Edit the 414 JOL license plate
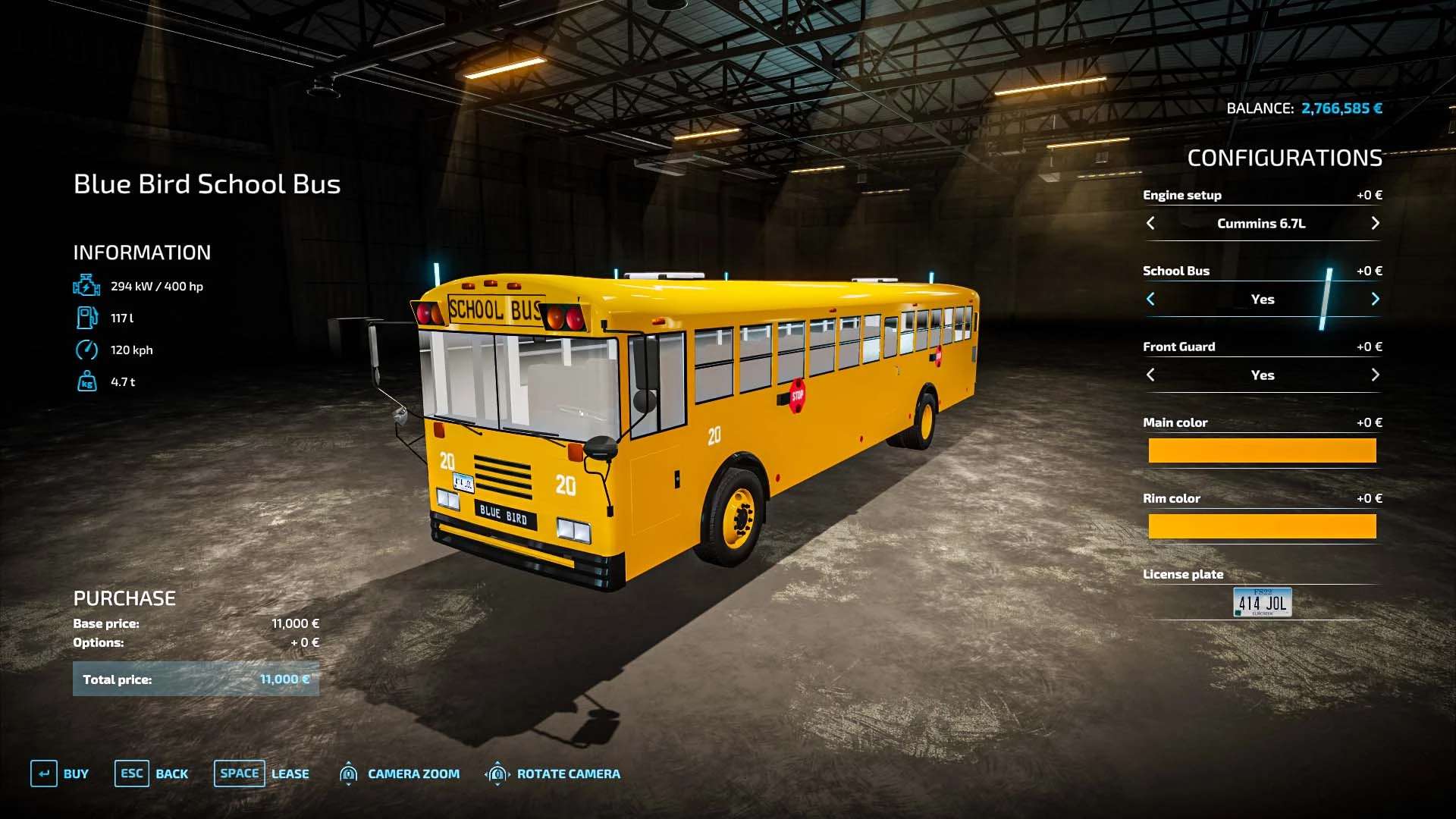The width and height of the screenshot is (1456, 819). pos(1262,602)
